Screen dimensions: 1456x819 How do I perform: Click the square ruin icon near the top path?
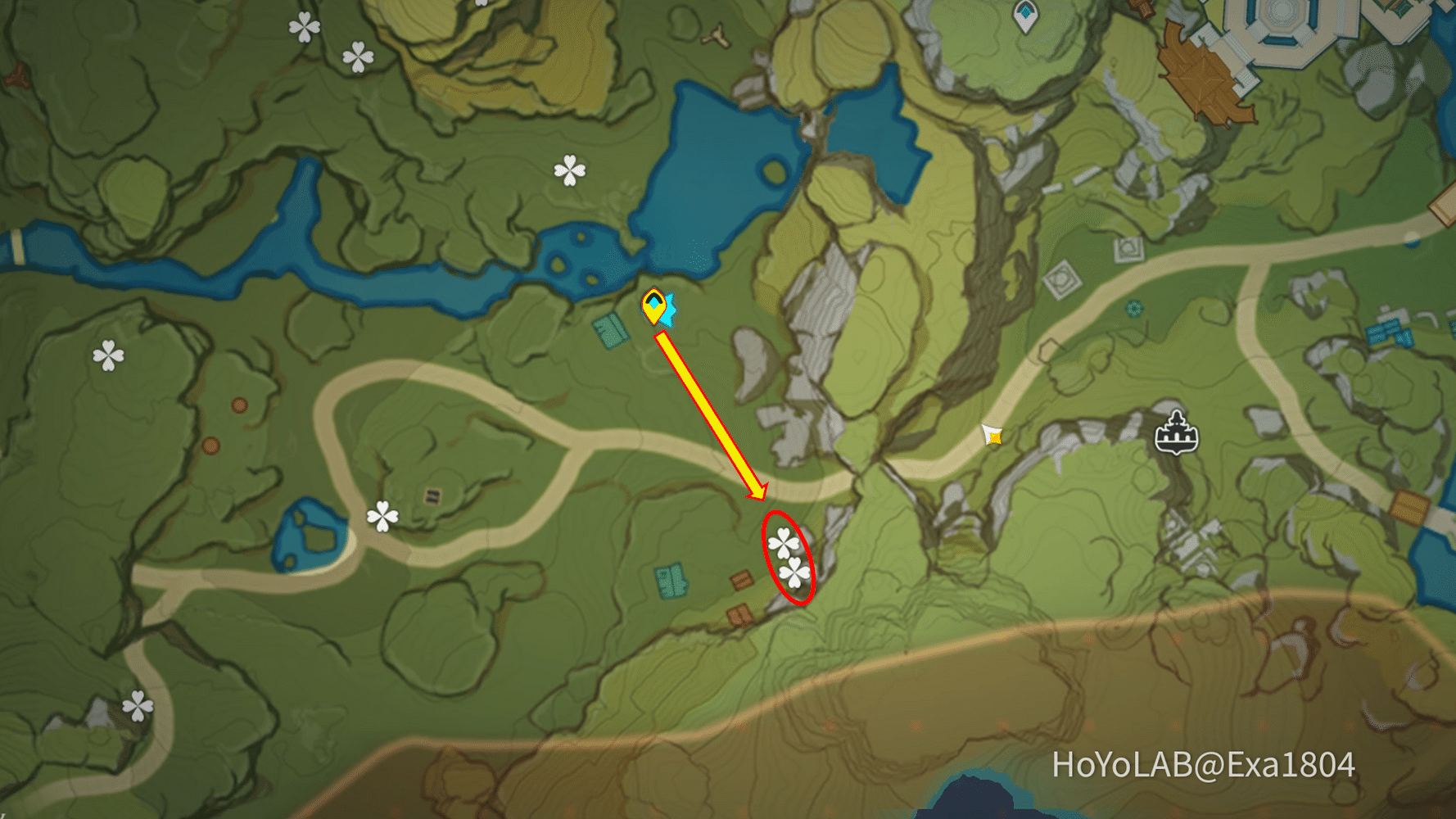(1128, 248)
